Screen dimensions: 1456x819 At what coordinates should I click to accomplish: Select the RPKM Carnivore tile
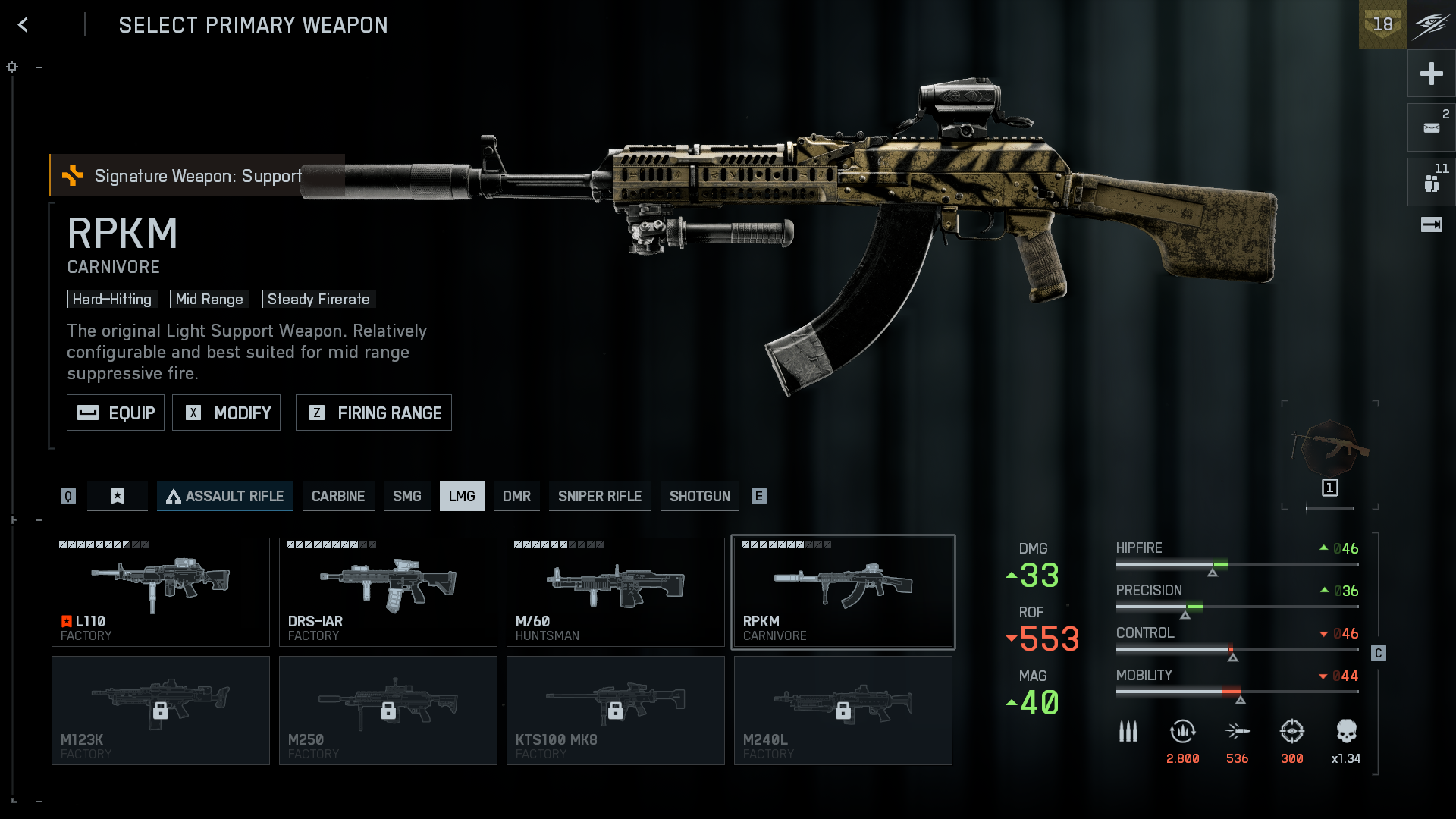click(x=843, y=592)
